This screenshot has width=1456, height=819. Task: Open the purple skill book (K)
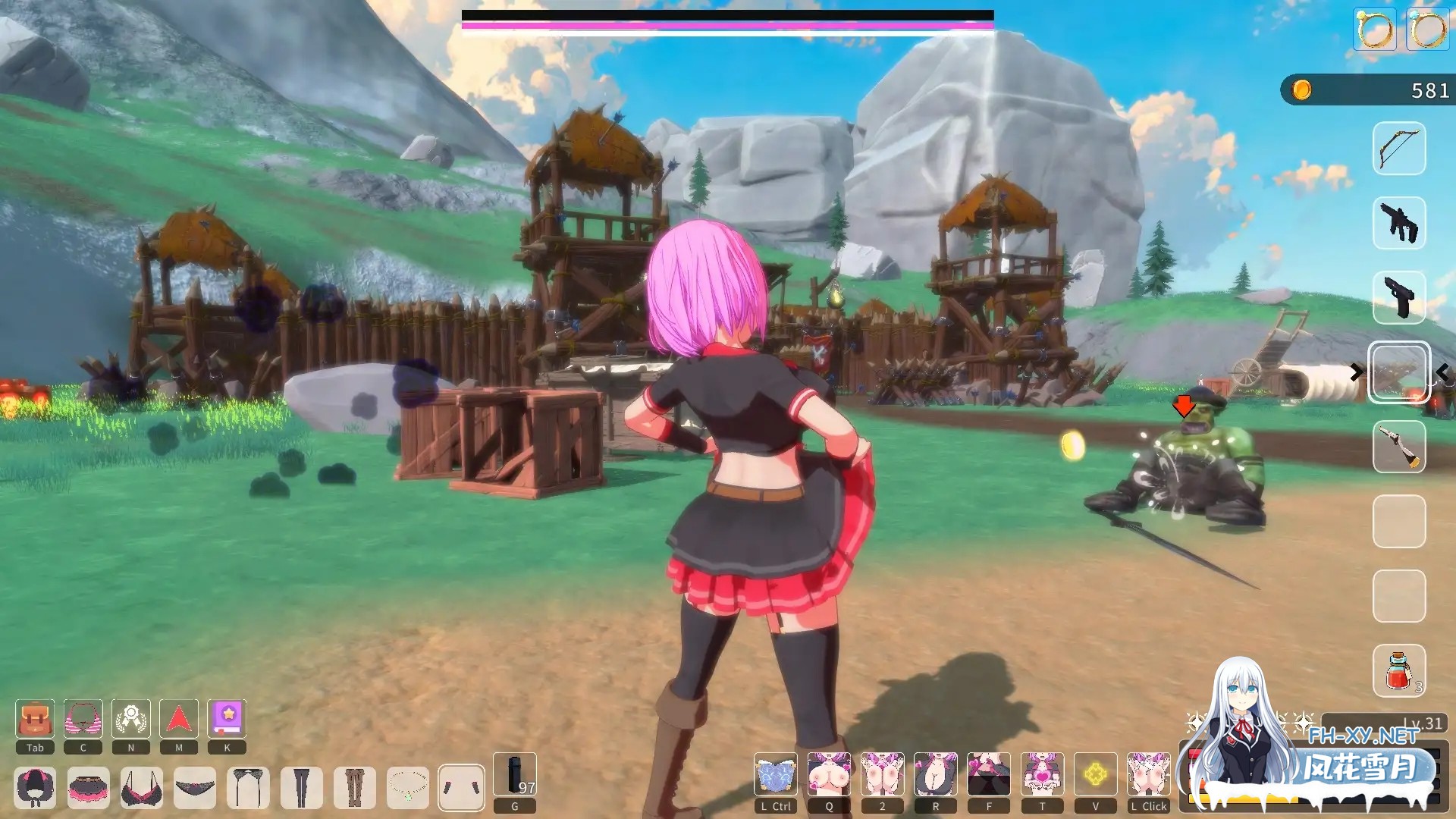pos(225,719)
